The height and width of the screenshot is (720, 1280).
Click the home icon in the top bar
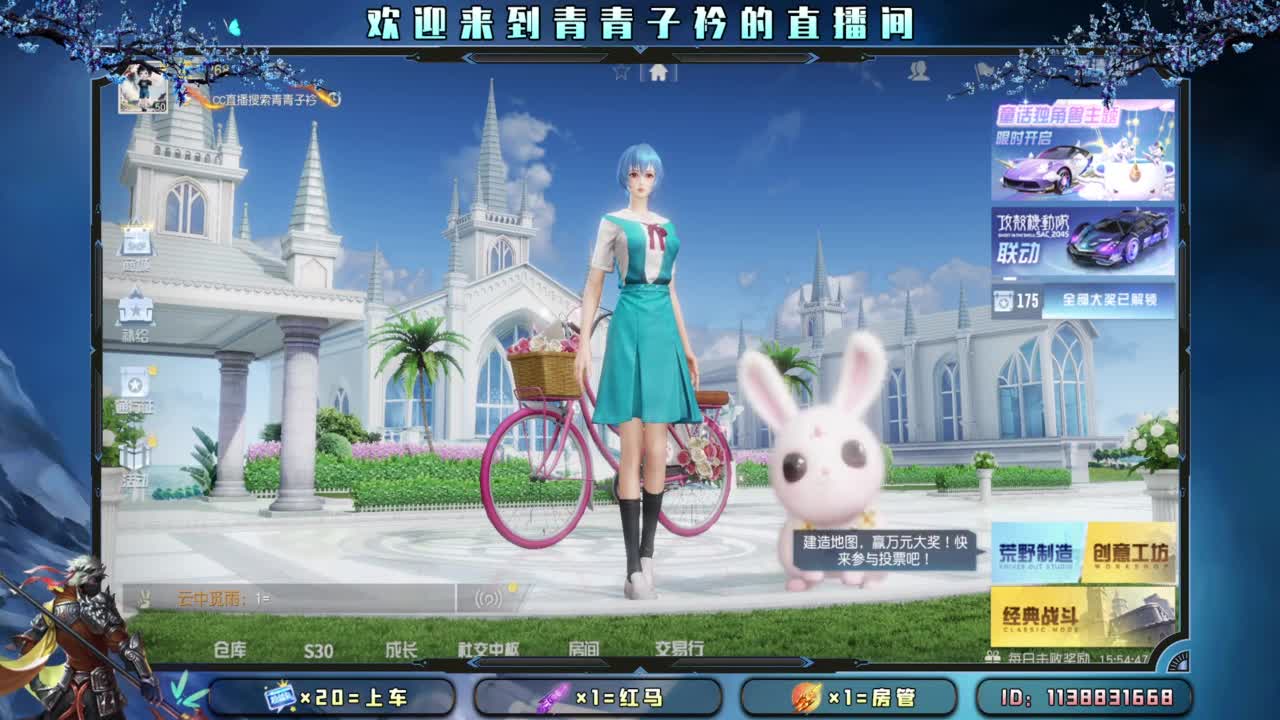[x=657, y=72]
